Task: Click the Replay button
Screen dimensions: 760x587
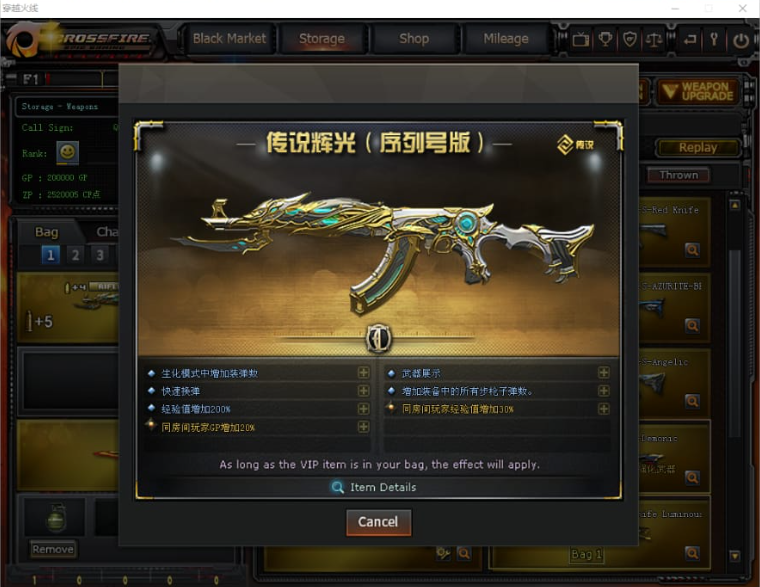Action: (x=697, y=147)
